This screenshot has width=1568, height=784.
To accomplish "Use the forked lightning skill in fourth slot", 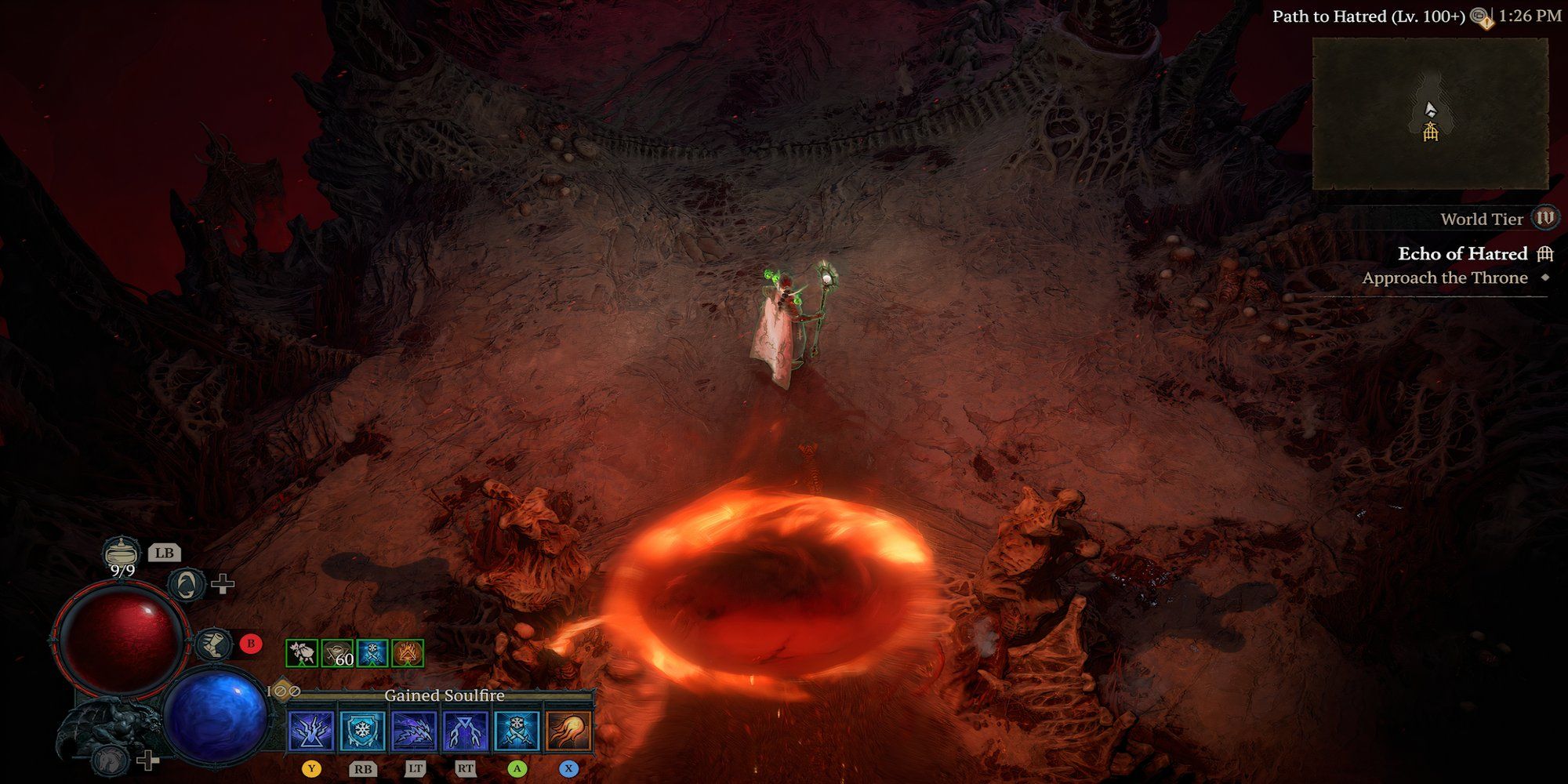I will pyautogui.click(x=466, y=731).
